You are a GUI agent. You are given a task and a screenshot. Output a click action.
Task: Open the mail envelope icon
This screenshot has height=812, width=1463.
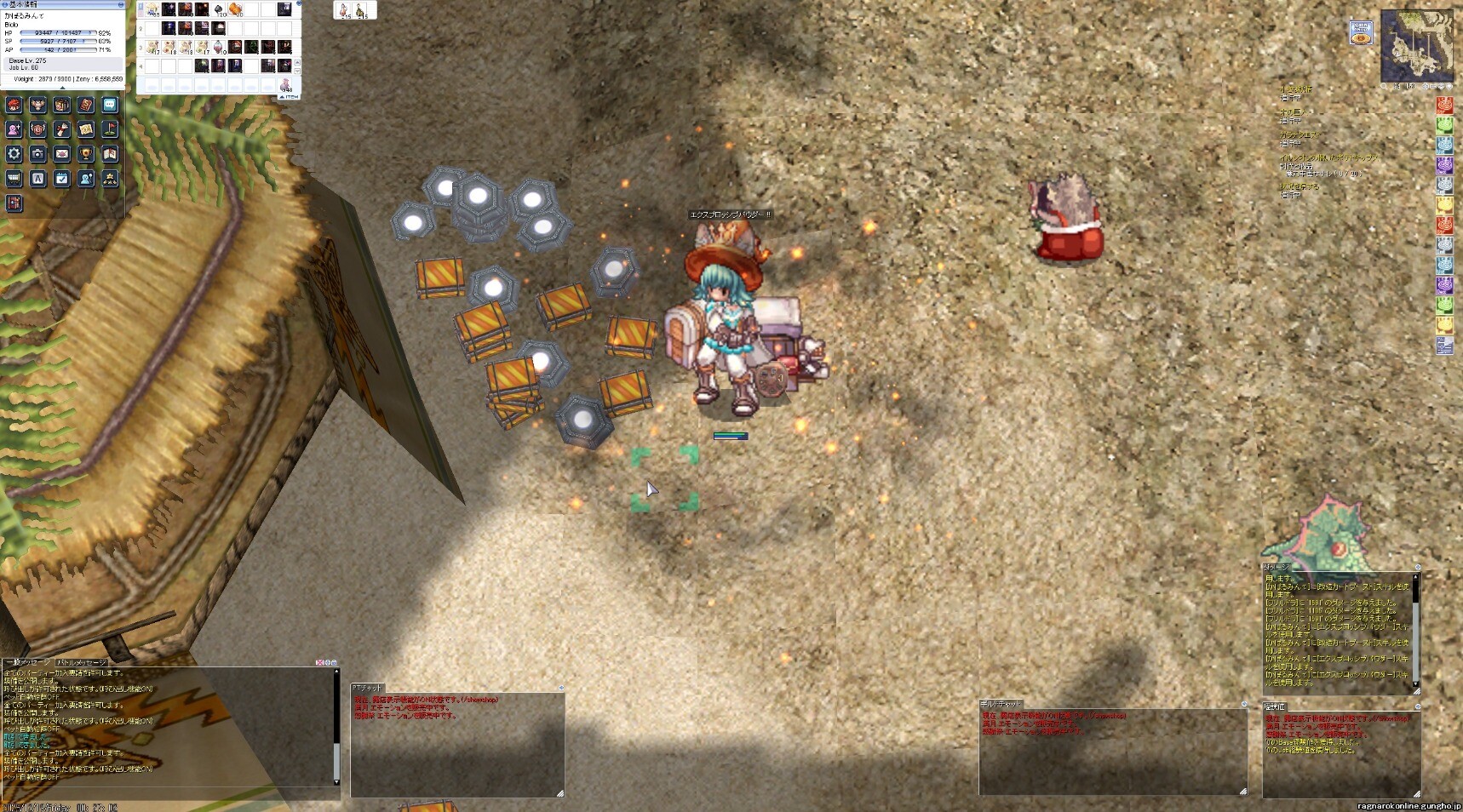61,154
